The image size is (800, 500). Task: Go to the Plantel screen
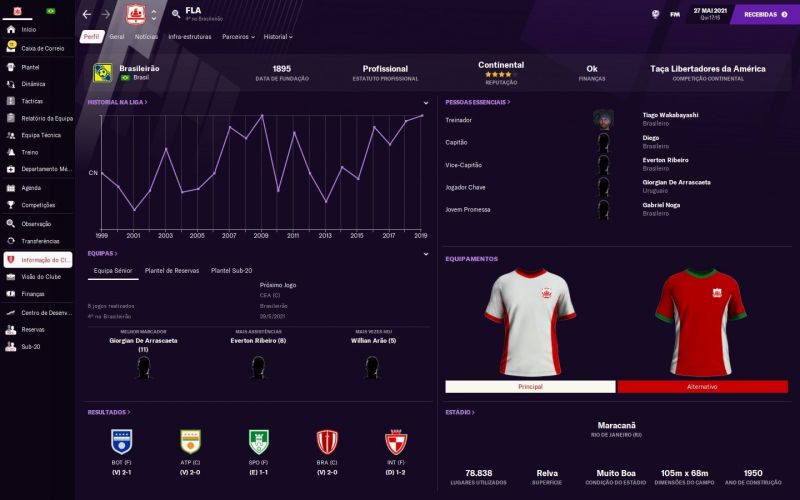point(31,67)
